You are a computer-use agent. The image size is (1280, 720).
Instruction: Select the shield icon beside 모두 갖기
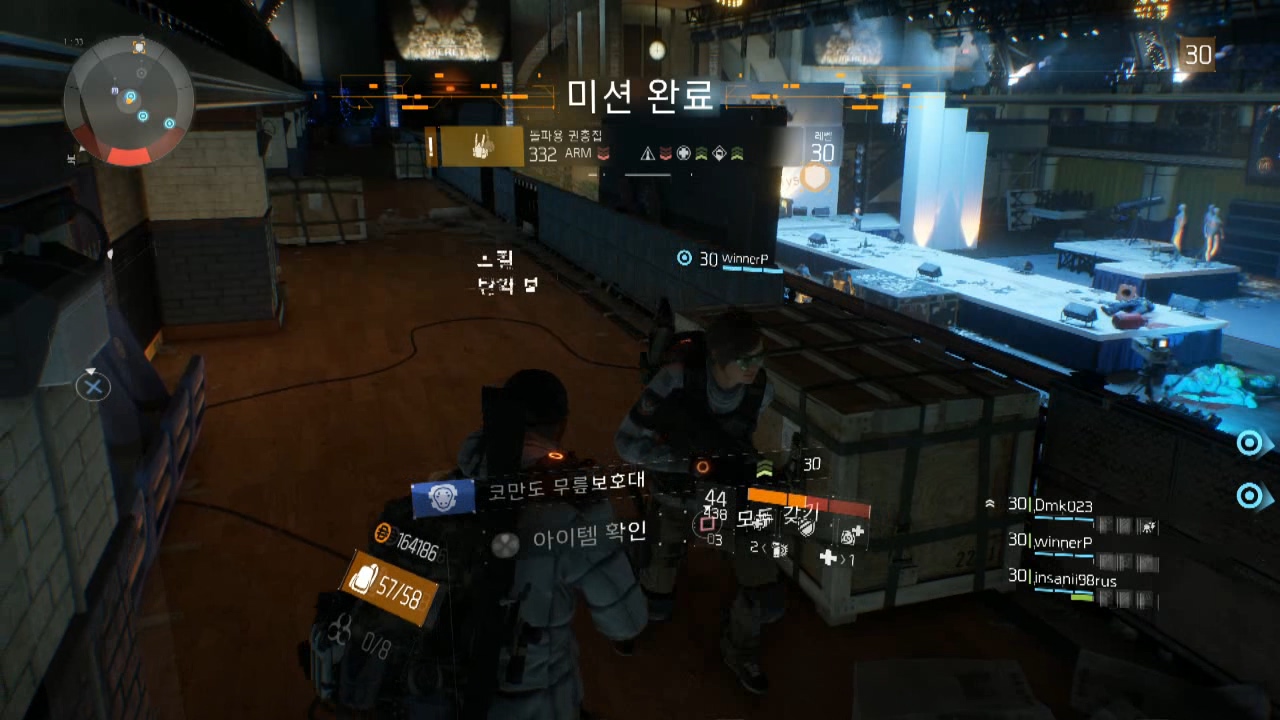804,527
